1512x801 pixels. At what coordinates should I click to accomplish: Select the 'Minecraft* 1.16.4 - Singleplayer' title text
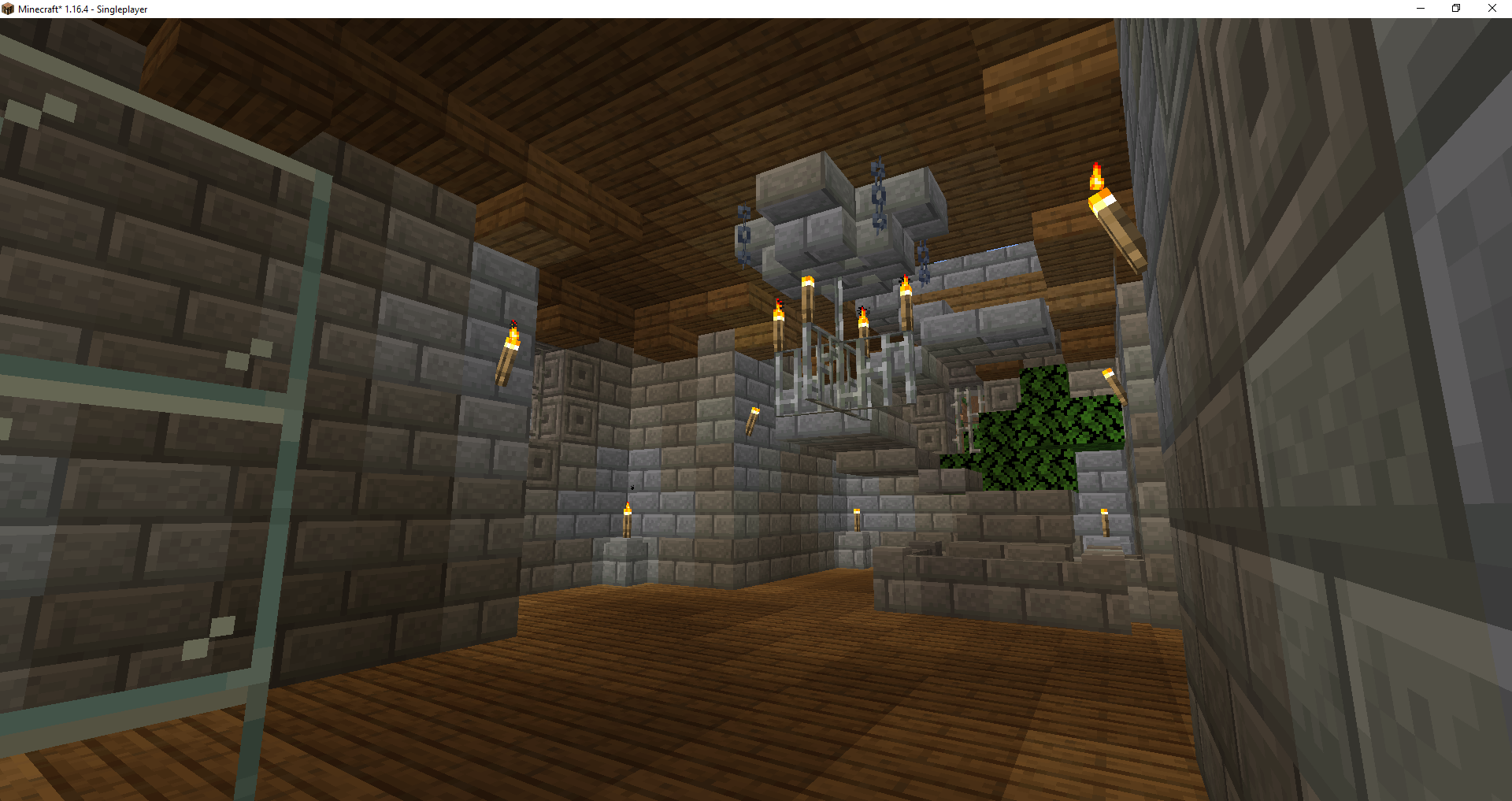(x=83, y=9)
